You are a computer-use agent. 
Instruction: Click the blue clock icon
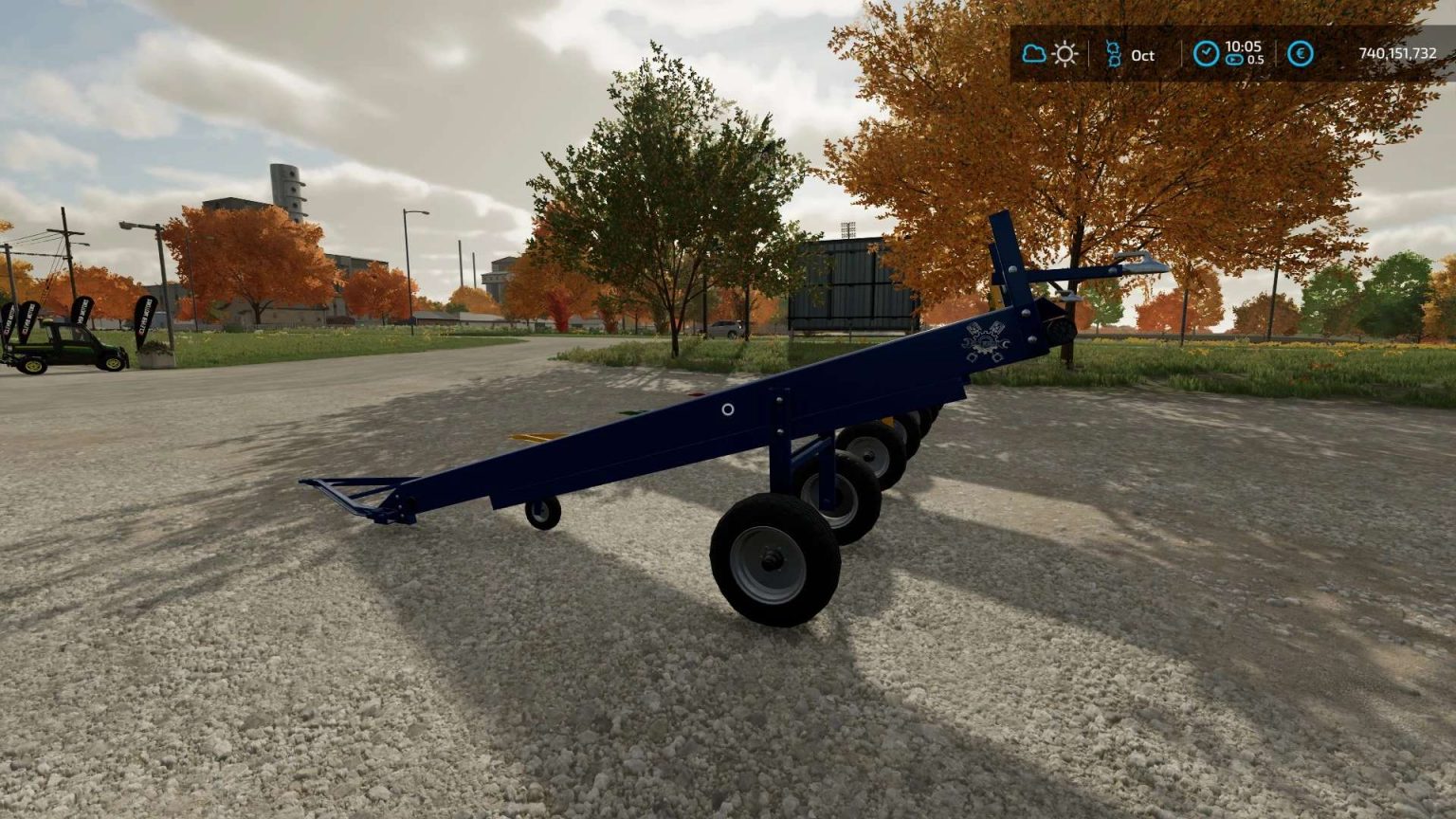tap(1206, 54)
